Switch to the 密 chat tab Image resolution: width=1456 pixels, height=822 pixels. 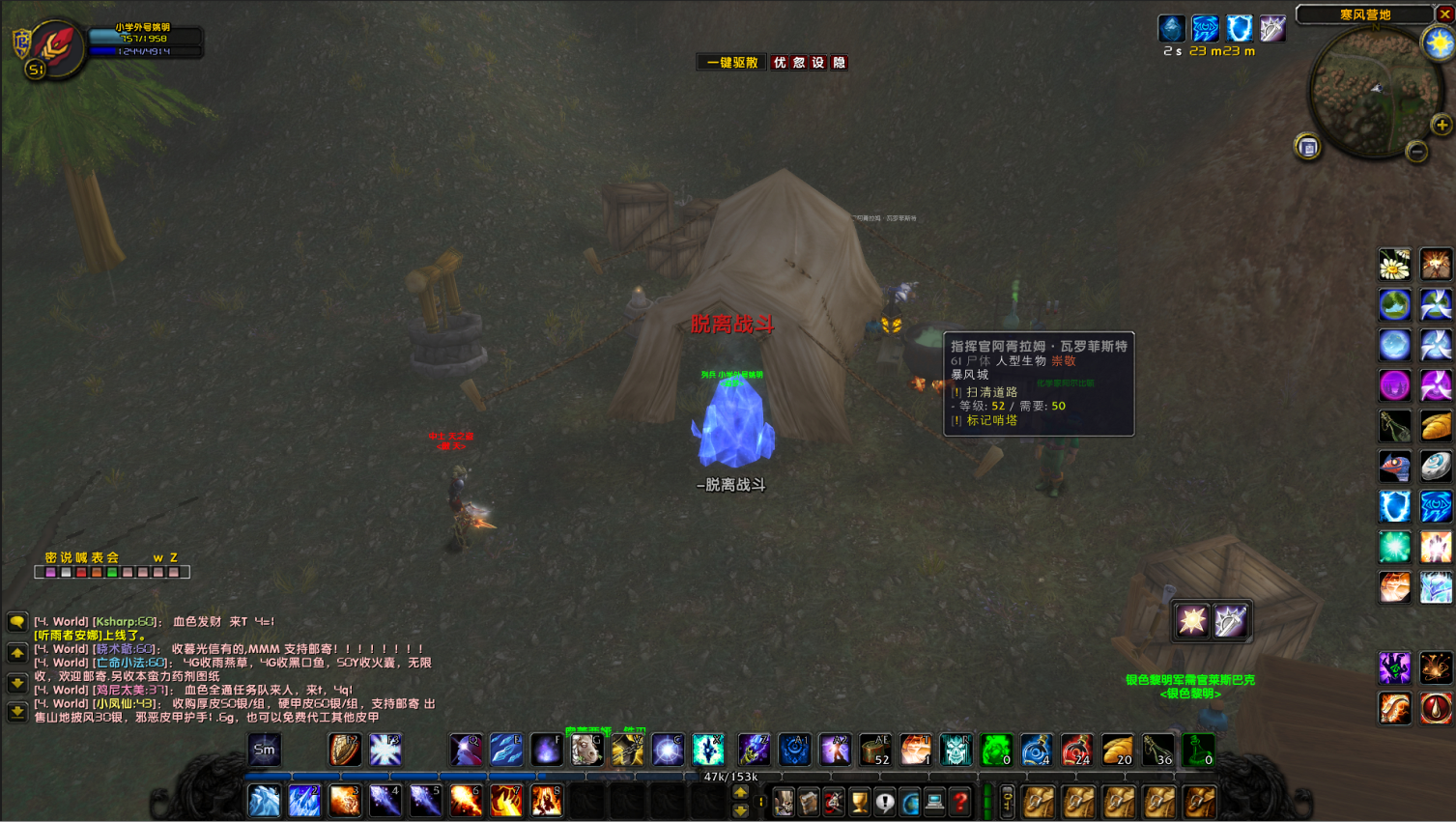(x=52, y=557)
